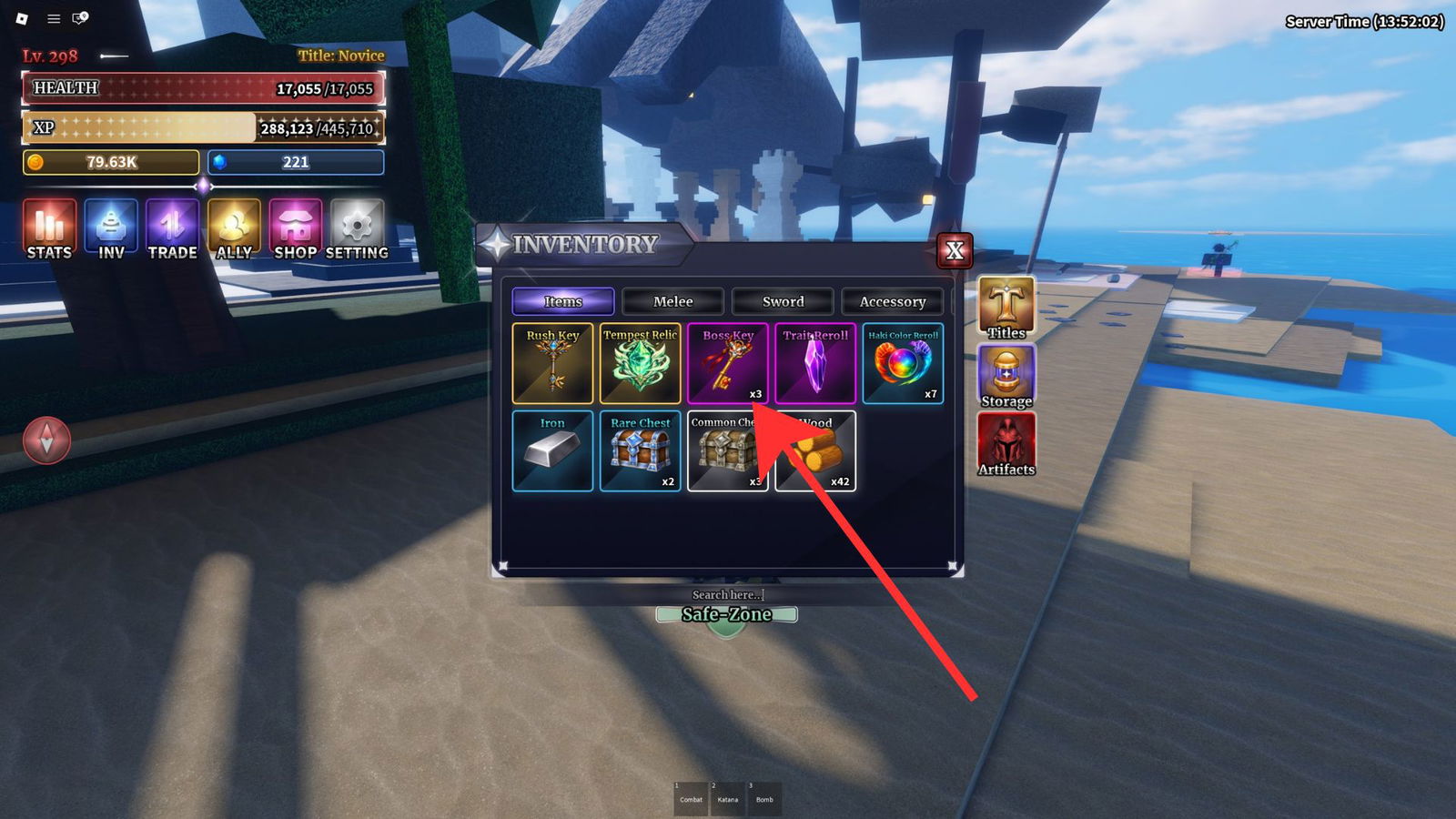The image size is (1456, 819).
Task: Open the TRADE menu icon
Action: [172, 227]
